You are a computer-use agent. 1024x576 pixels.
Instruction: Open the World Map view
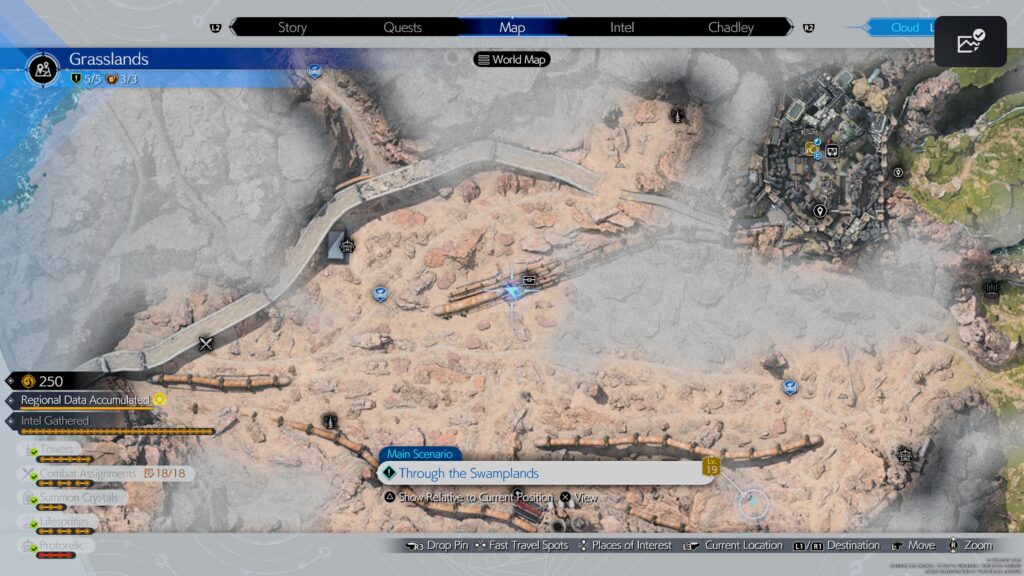(x=512, y=59)
